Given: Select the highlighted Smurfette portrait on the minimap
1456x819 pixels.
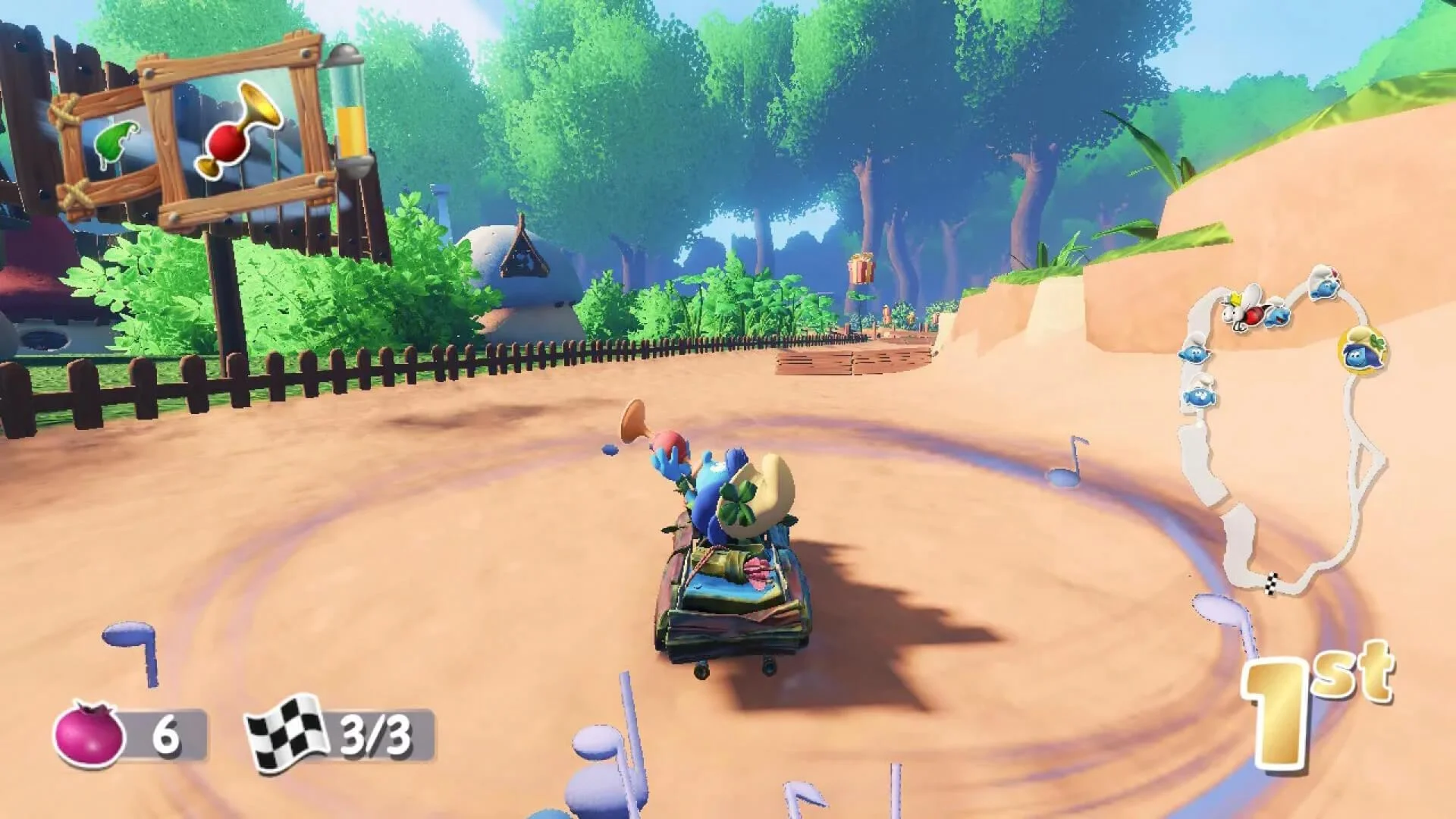Looking at the screenshot, I should tap(1363, 351).
